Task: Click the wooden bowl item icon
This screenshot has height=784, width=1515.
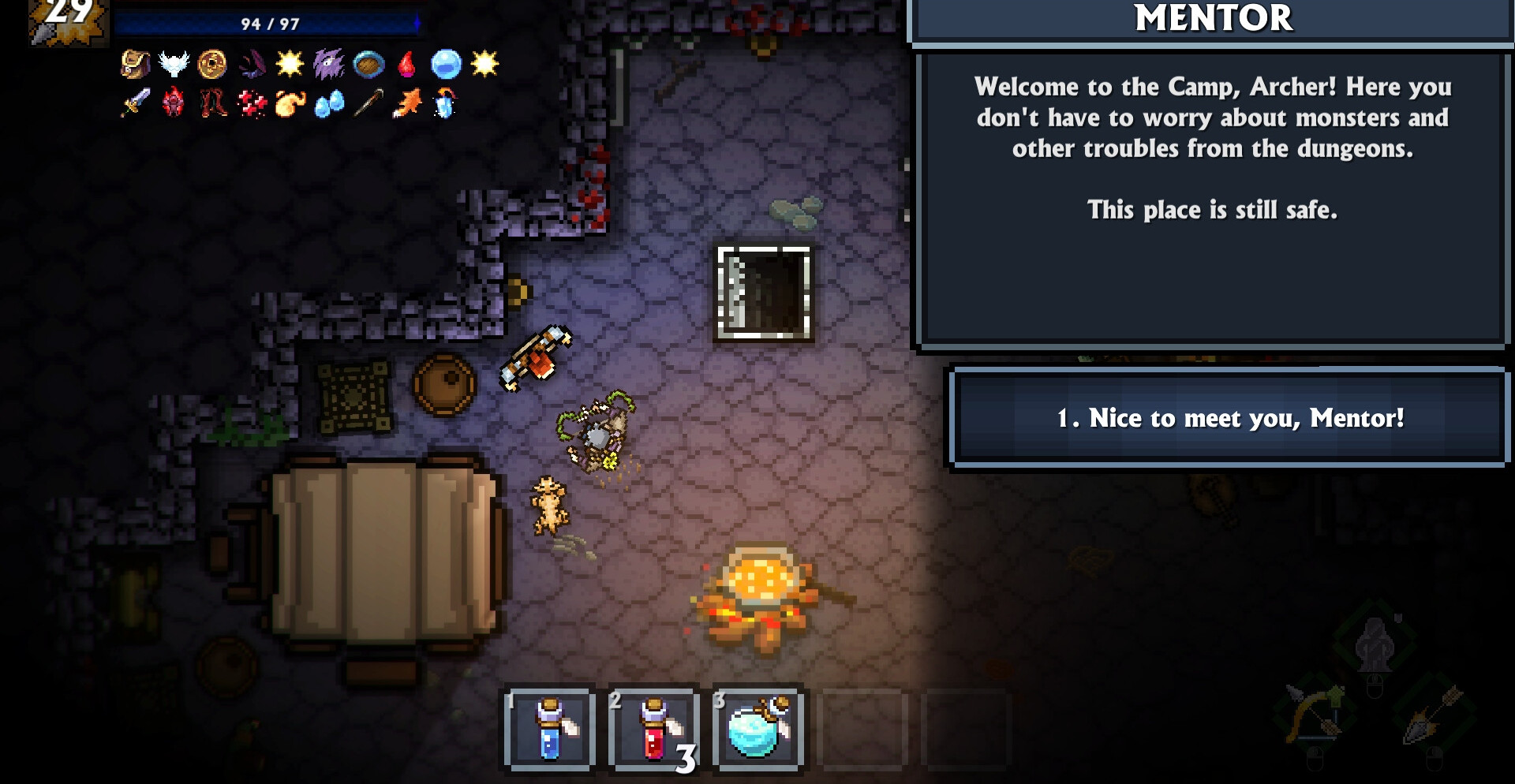Action: click(x=368, y=64)
